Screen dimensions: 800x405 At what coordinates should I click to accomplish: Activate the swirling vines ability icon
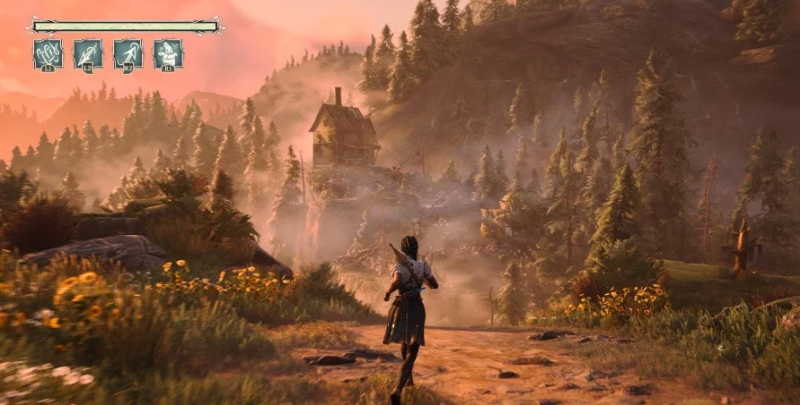click(x=48, y=53)
